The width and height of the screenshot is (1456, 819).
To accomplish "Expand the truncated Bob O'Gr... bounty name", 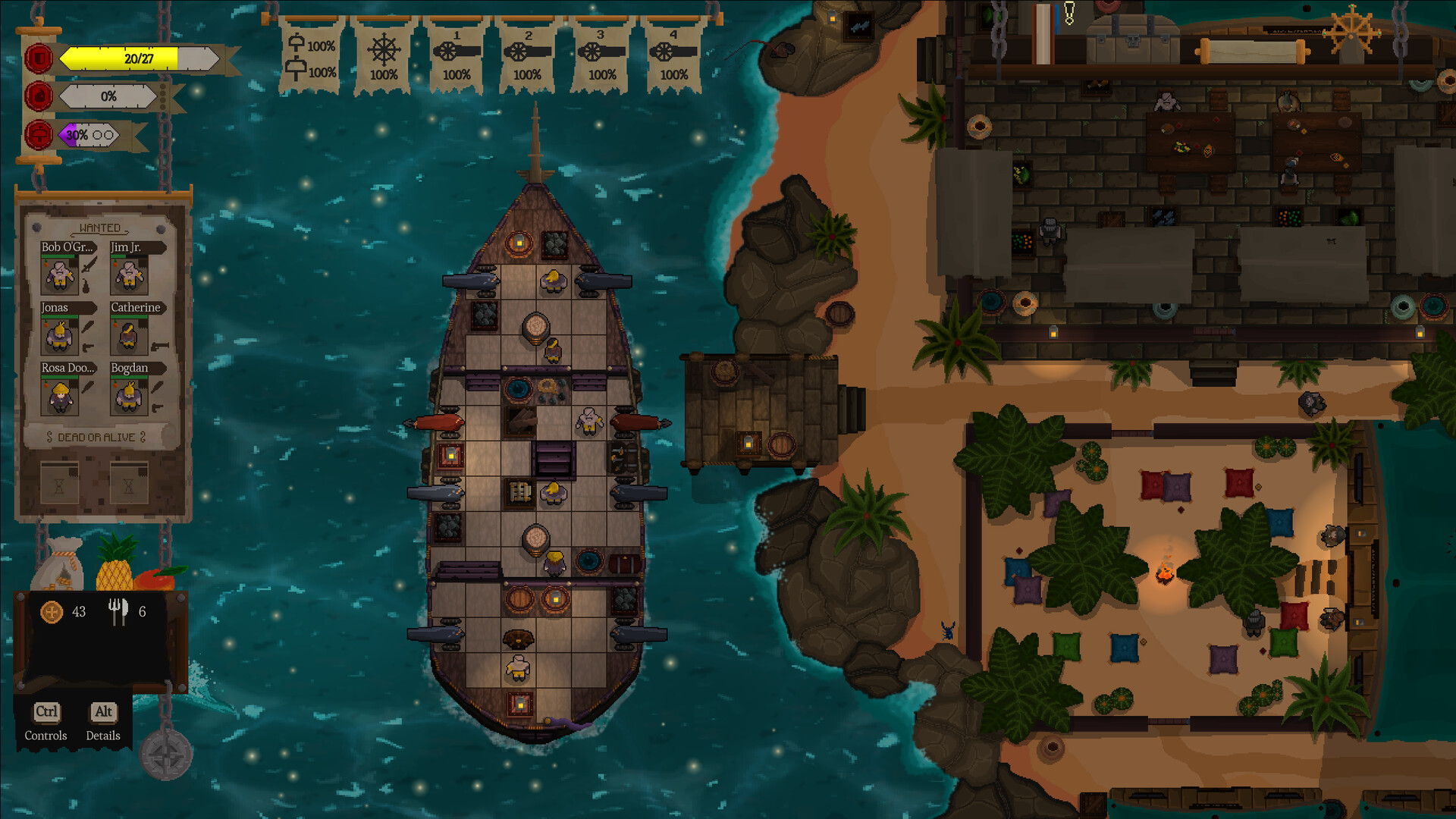I will pos(67,246).
